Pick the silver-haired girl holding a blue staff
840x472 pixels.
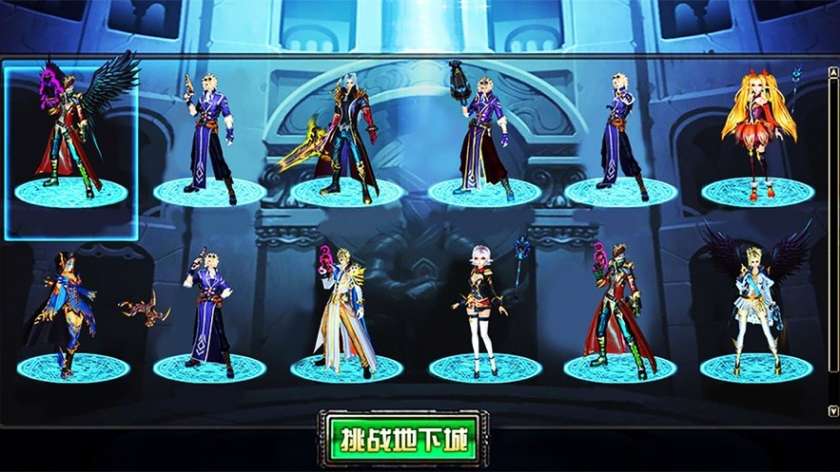(x=483, y=310)
